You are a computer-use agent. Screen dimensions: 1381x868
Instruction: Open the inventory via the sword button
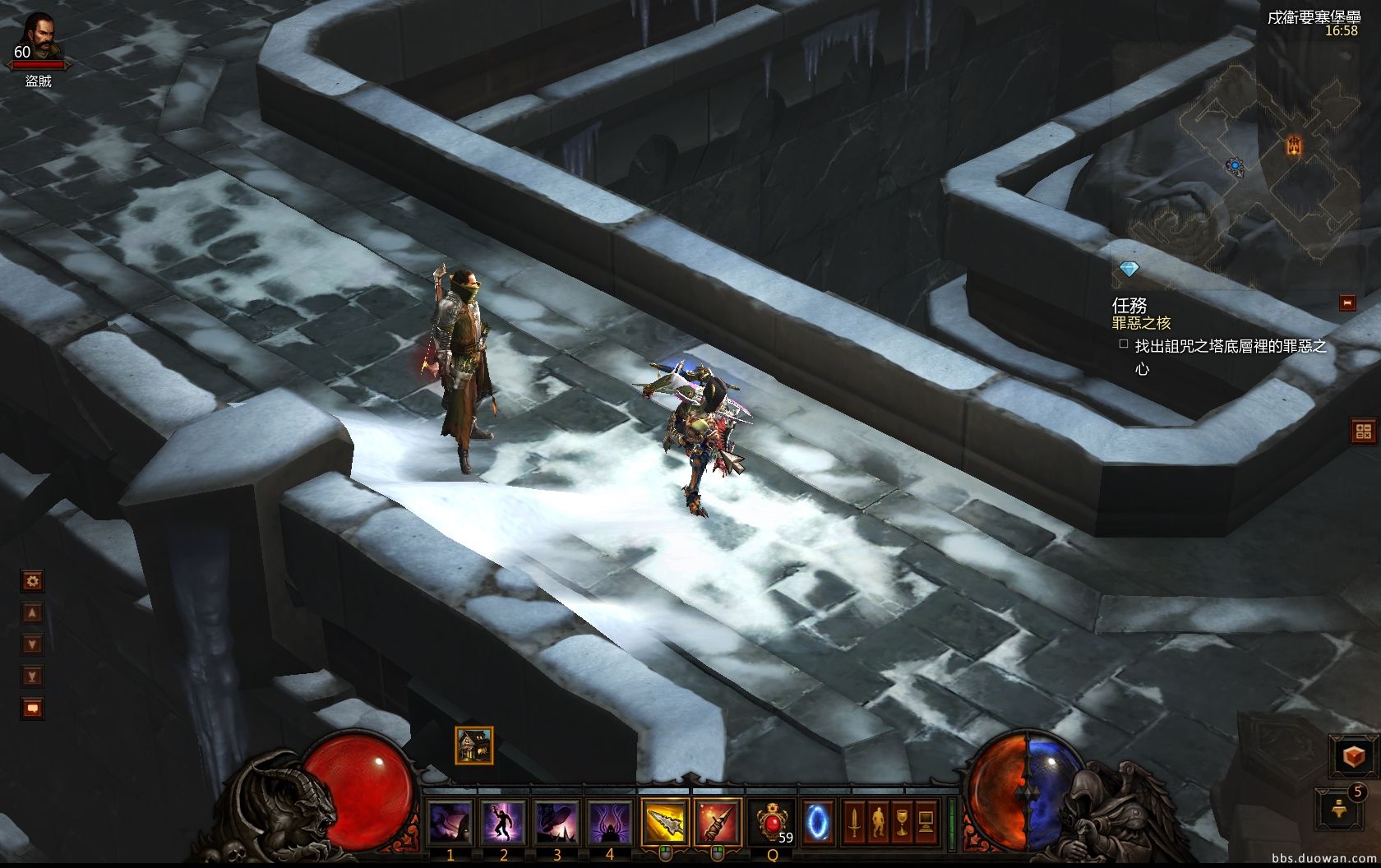(x=855, y=821)
